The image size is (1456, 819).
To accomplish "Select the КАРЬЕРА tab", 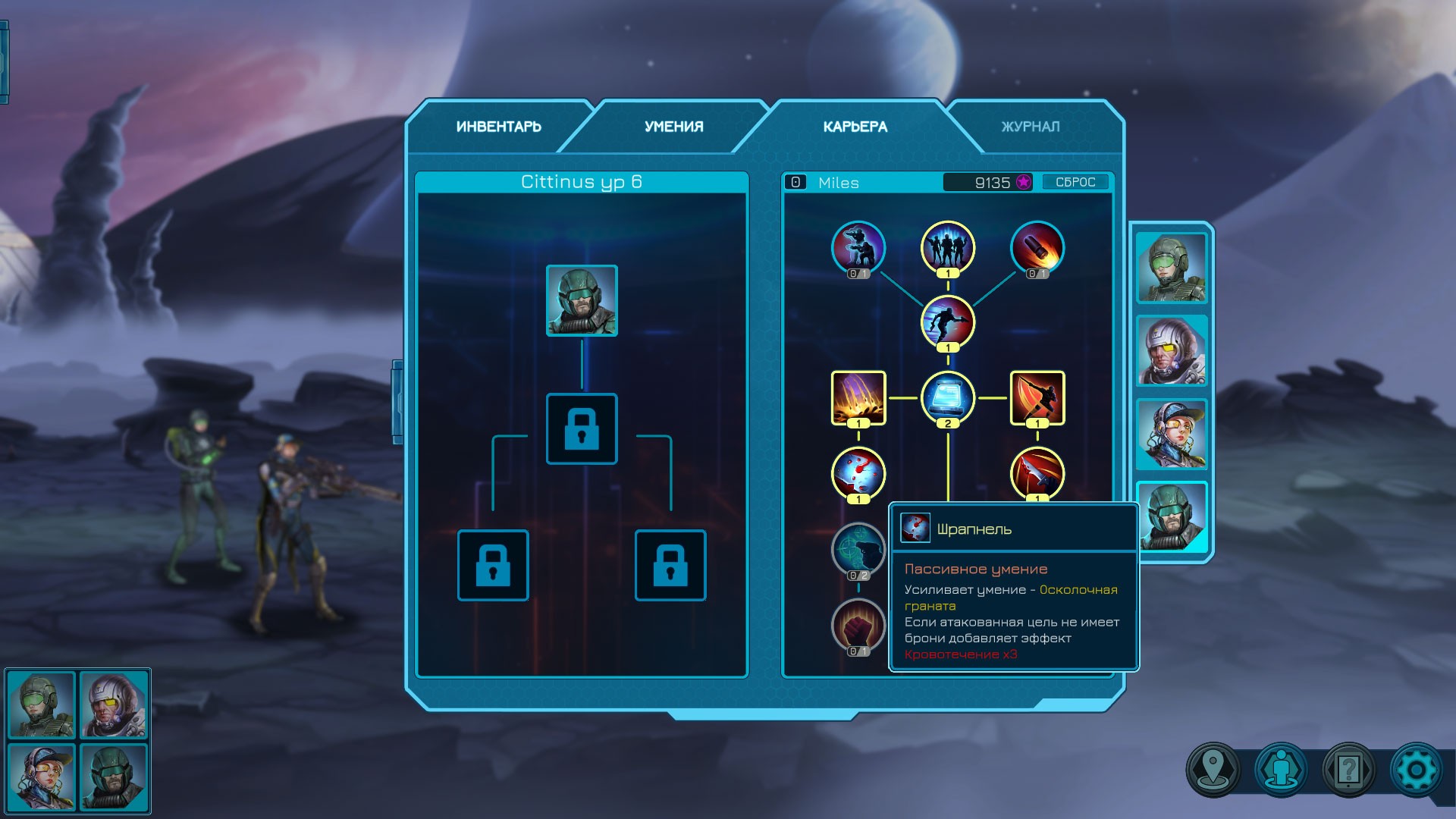I will [x=855, y=127].
